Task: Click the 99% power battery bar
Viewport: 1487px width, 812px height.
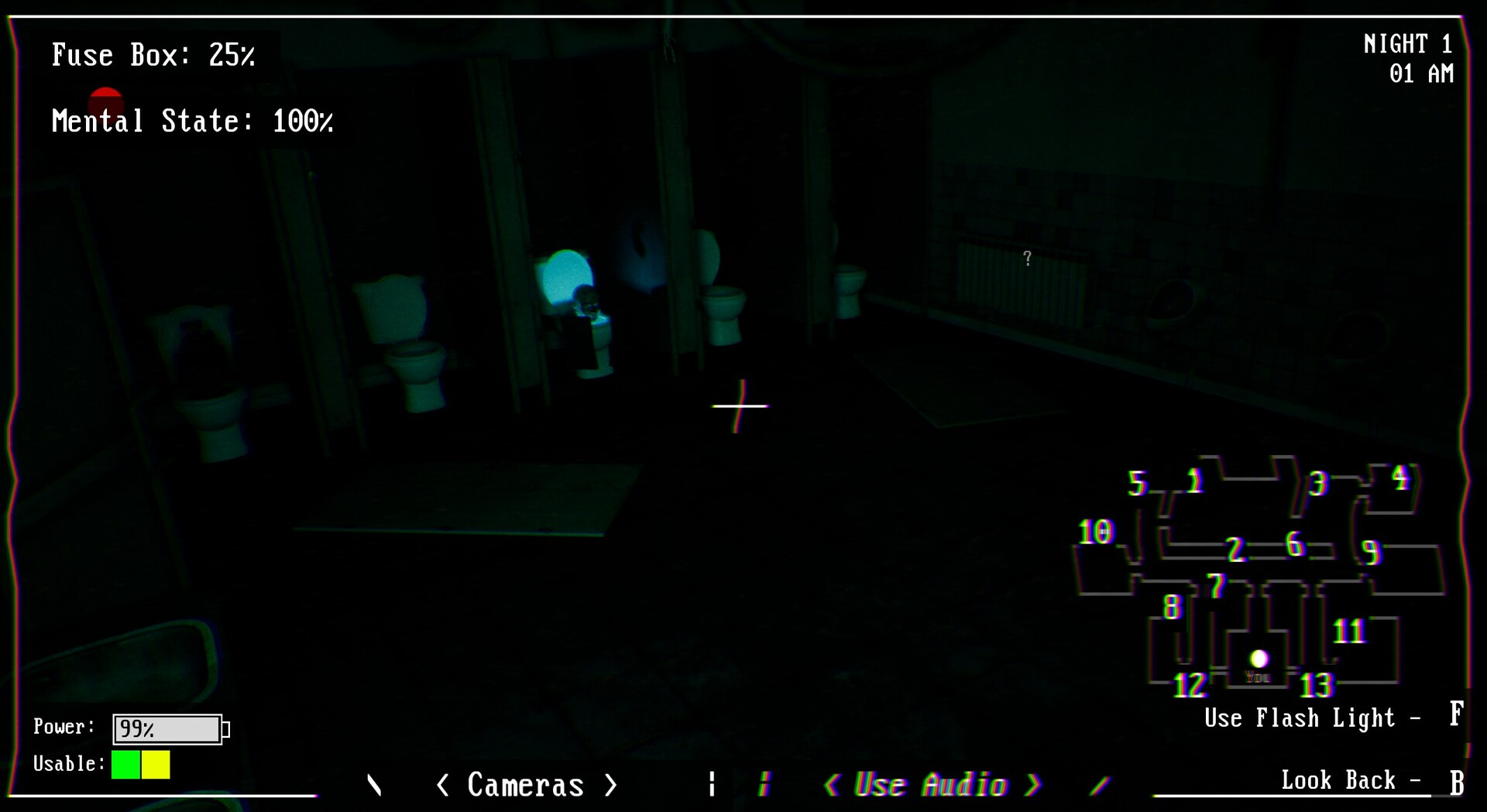Action: (168, 728)
